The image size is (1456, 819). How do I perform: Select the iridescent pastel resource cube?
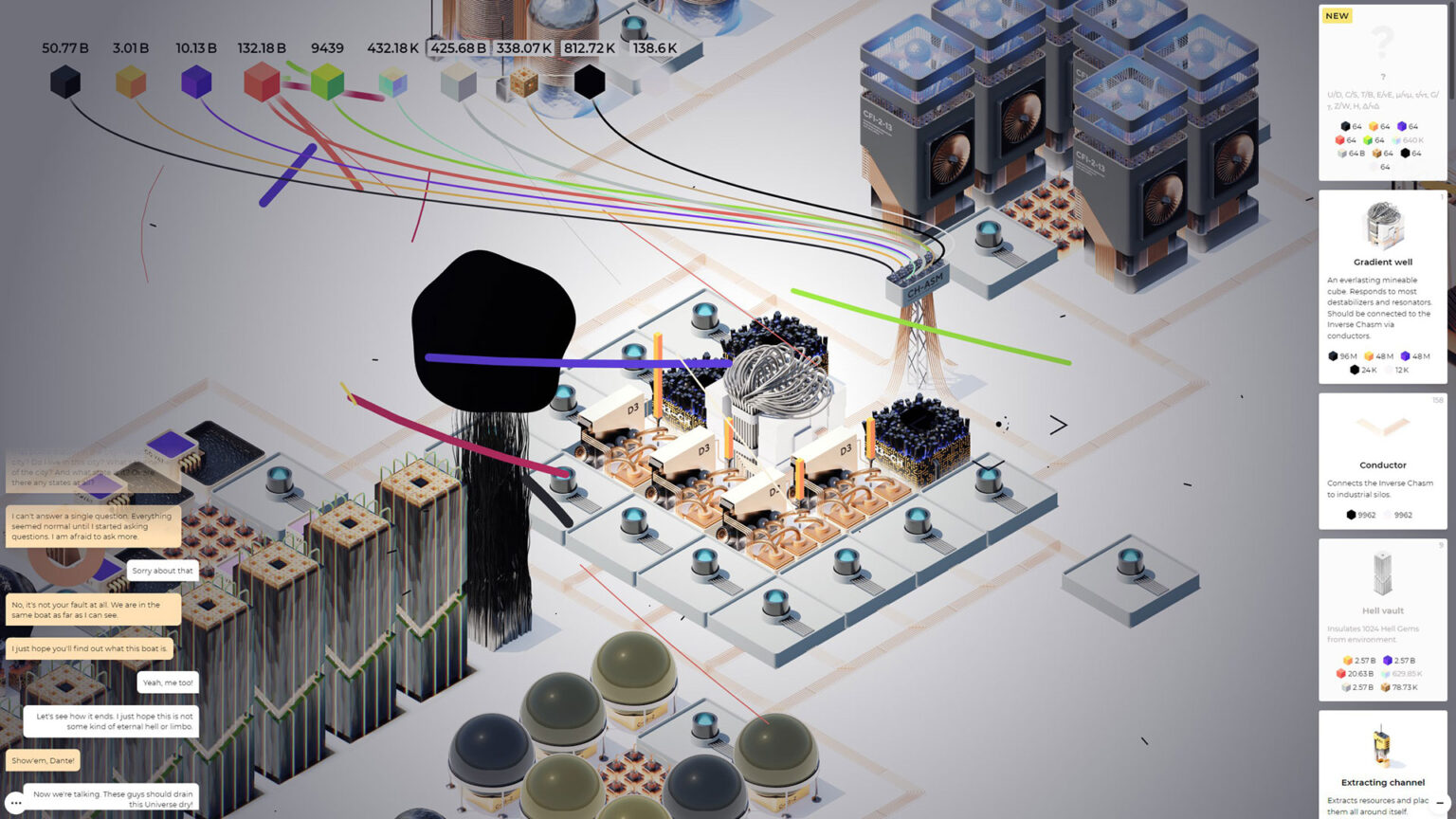point(392,83)
